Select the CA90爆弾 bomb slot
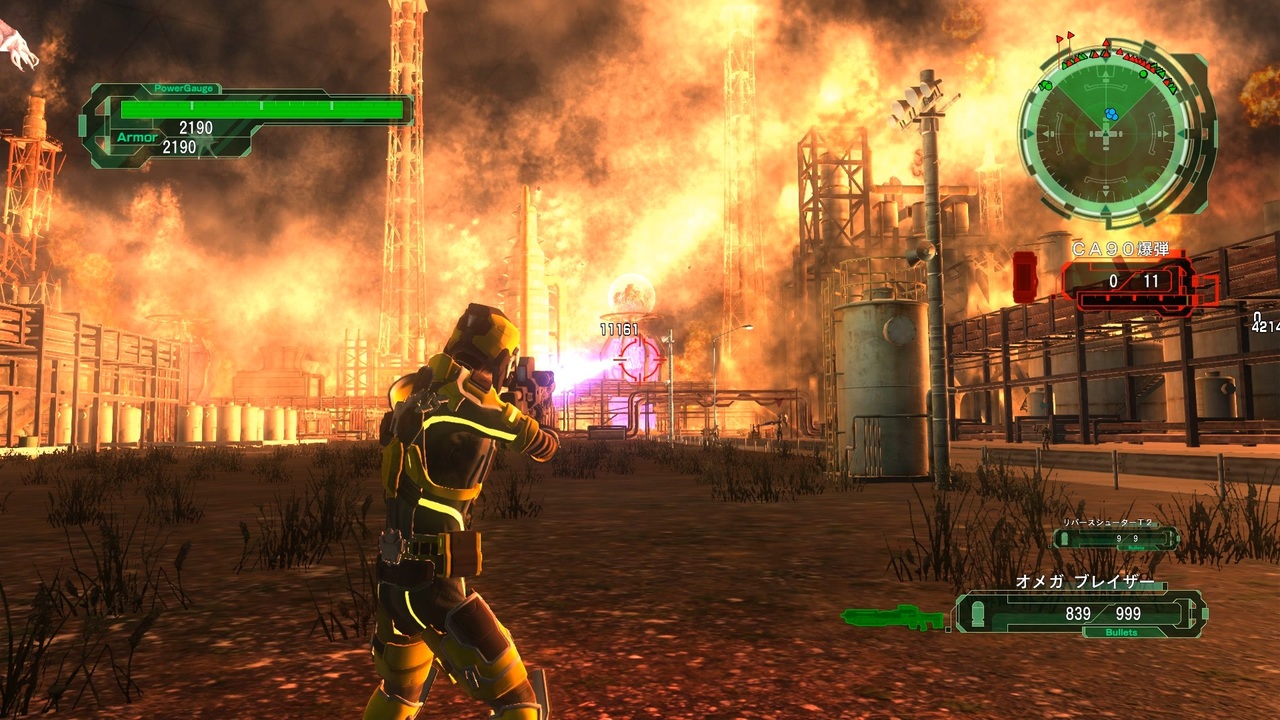 [1130, 281]
